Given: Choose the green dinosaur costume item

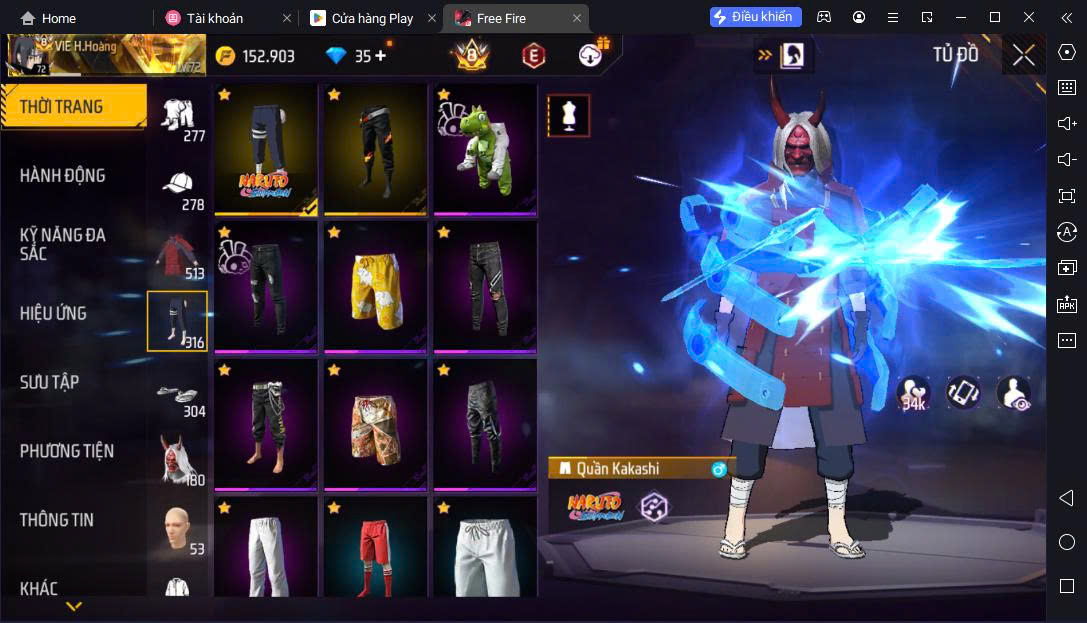Looking at the screenshot, I should click(x=485, y=149).
